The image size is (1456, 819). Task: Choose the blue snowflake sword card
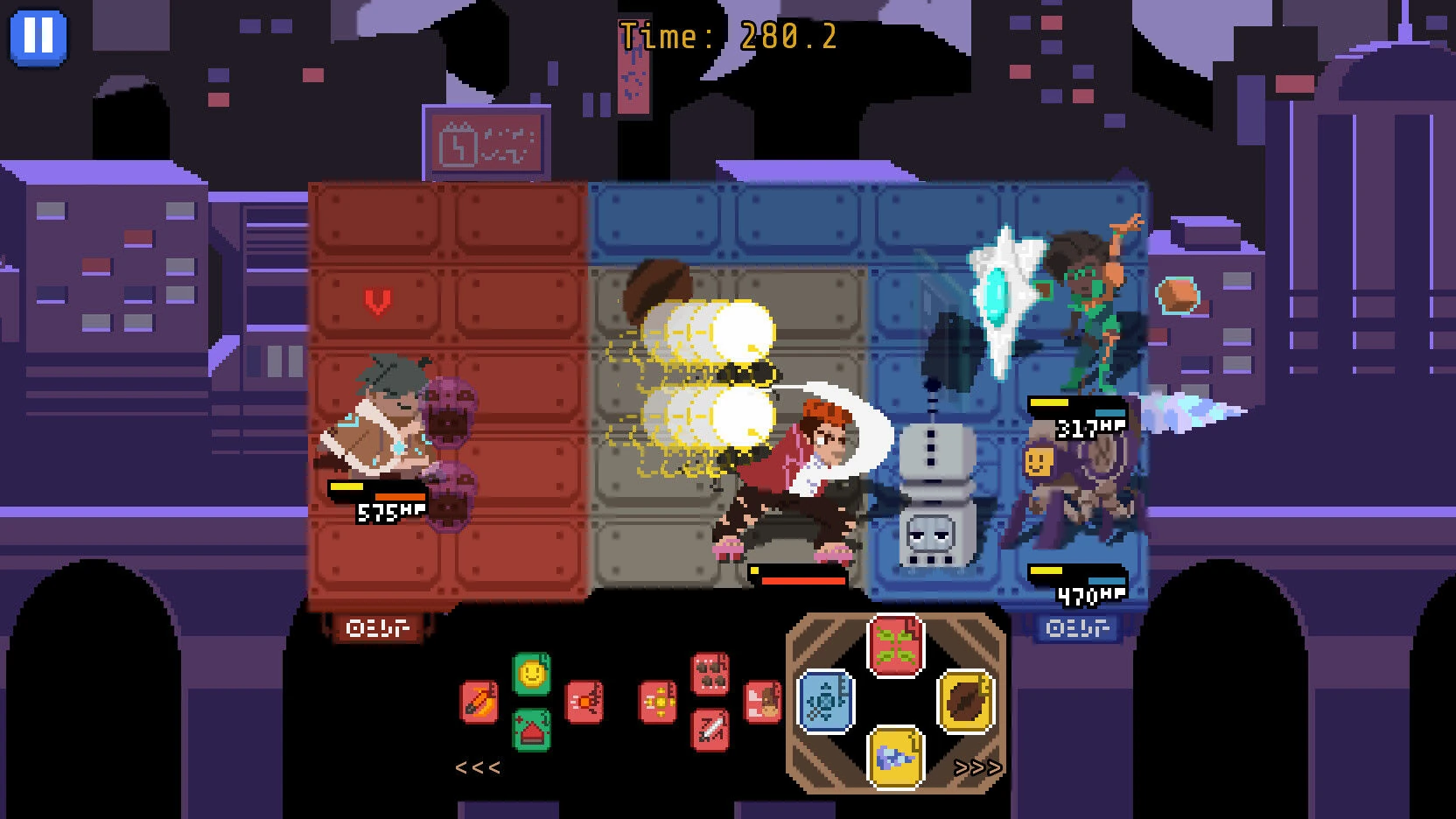click(827, 701)
